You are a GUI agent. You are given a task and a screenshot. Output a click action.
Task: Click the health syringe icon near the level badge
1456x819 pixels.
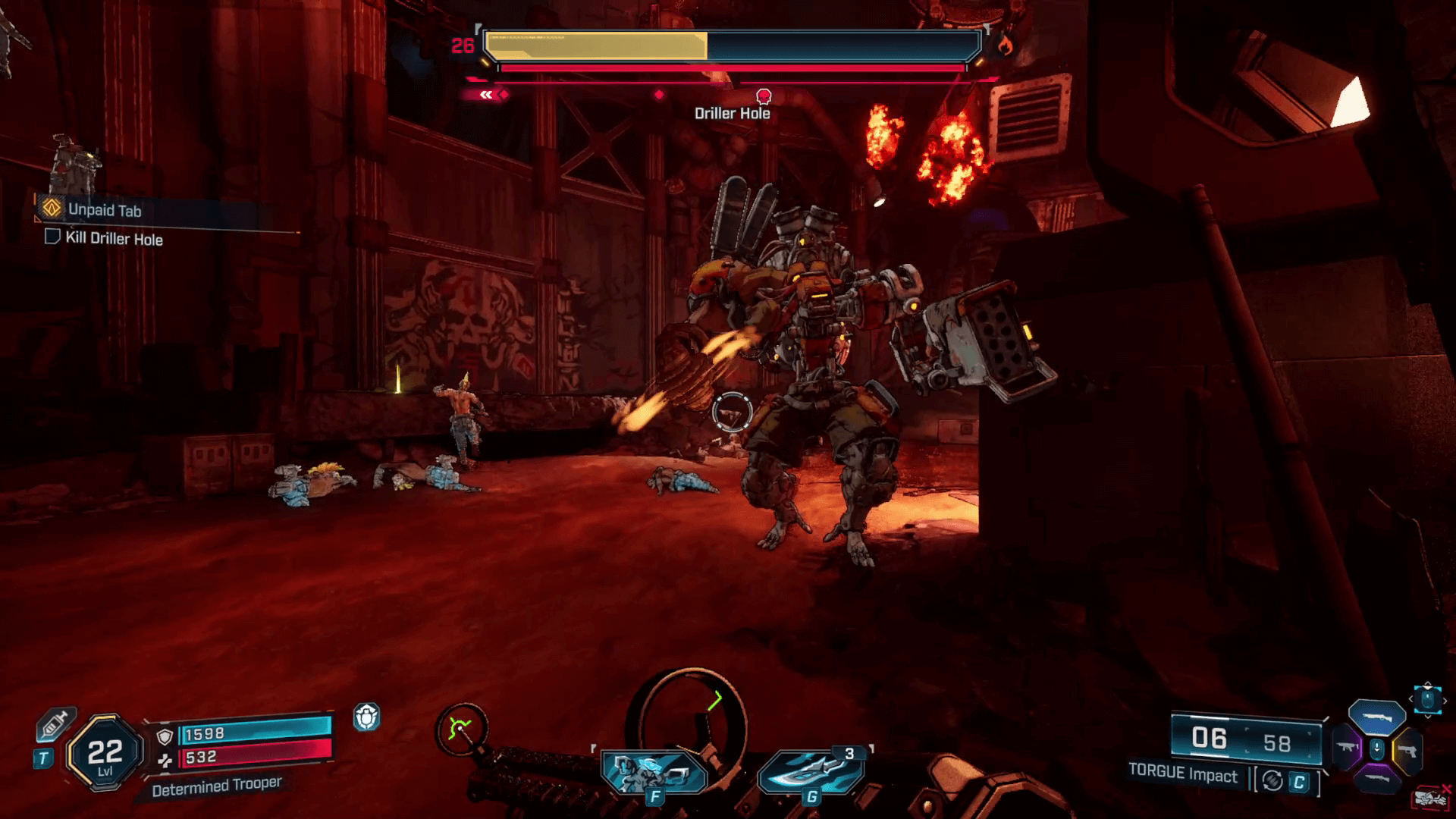click(x=55, y=723)
